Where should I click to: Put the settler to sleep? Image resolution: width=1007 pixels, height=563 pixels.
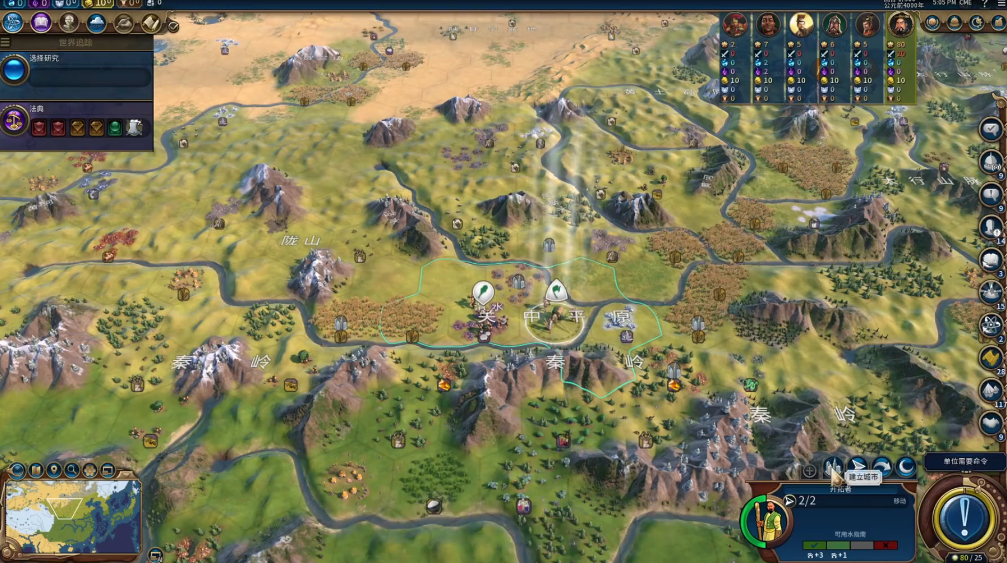906,468
